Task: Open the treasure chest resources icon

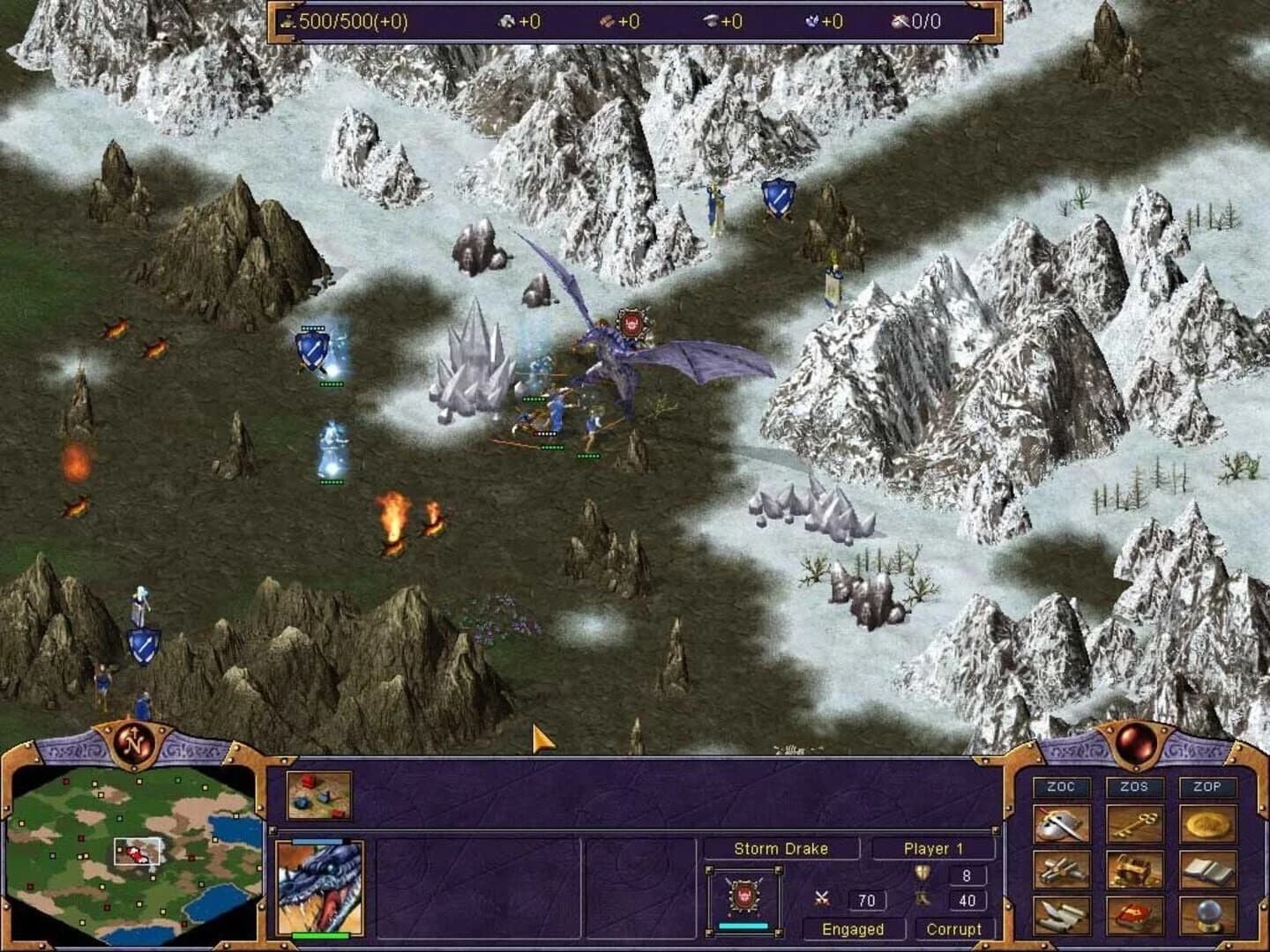Action: pyautogui.click(x=1134, y=871)
